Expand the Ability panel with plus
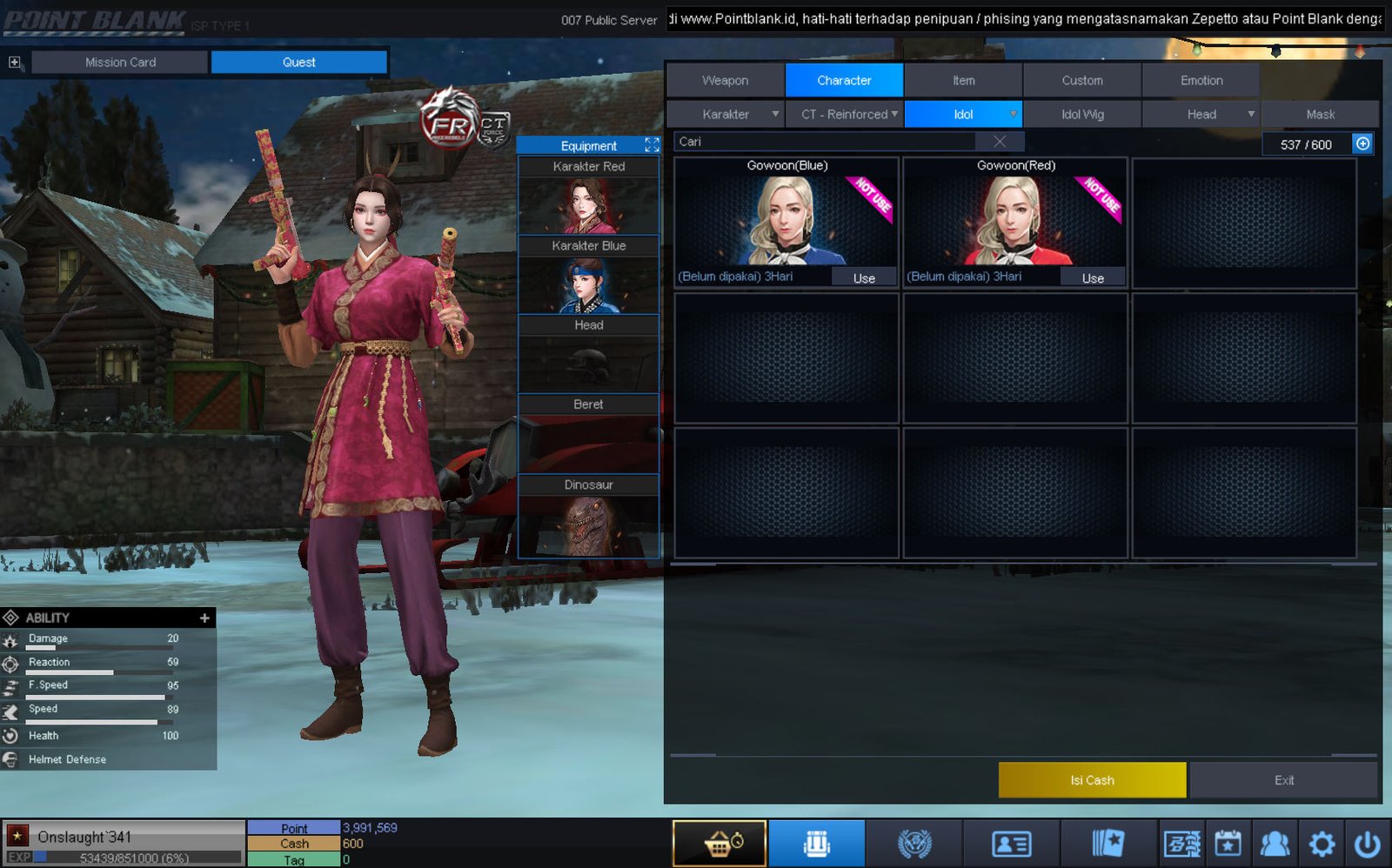 click(204, 618)
